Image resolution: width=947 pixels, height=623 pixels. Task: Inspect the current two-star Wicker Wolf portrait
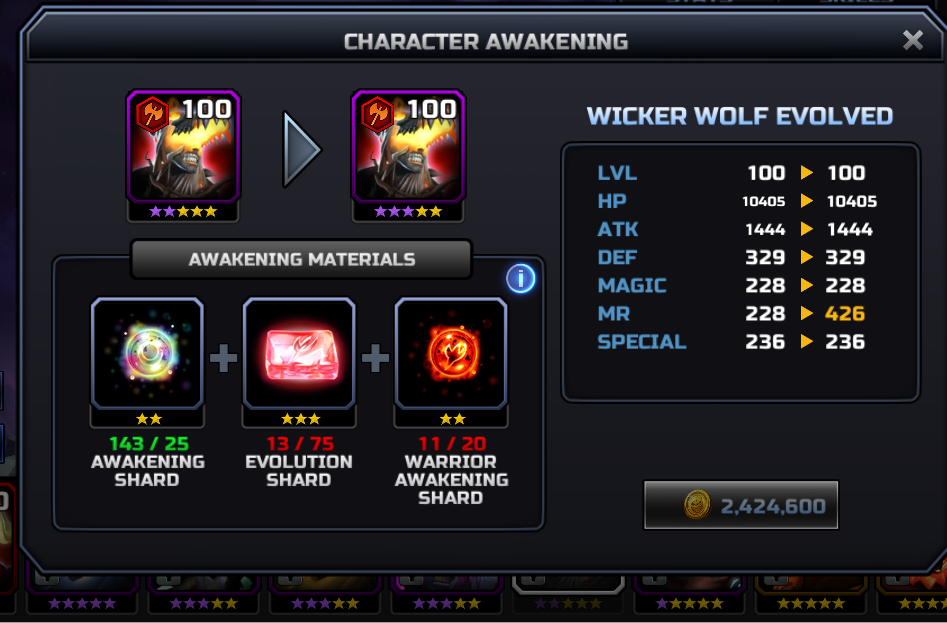[182, 146]
